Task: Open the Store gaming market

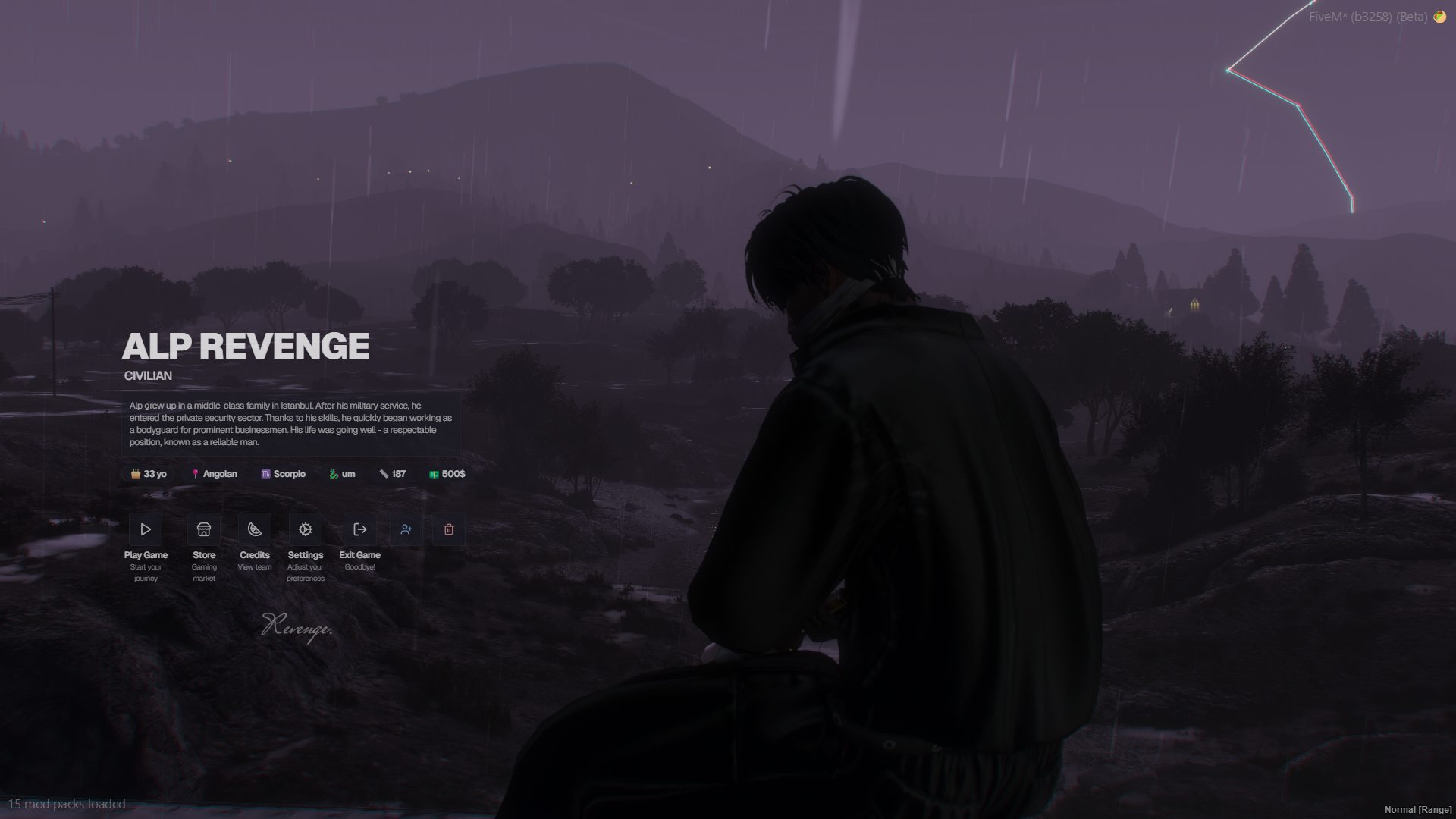Action: coord(204,529)
